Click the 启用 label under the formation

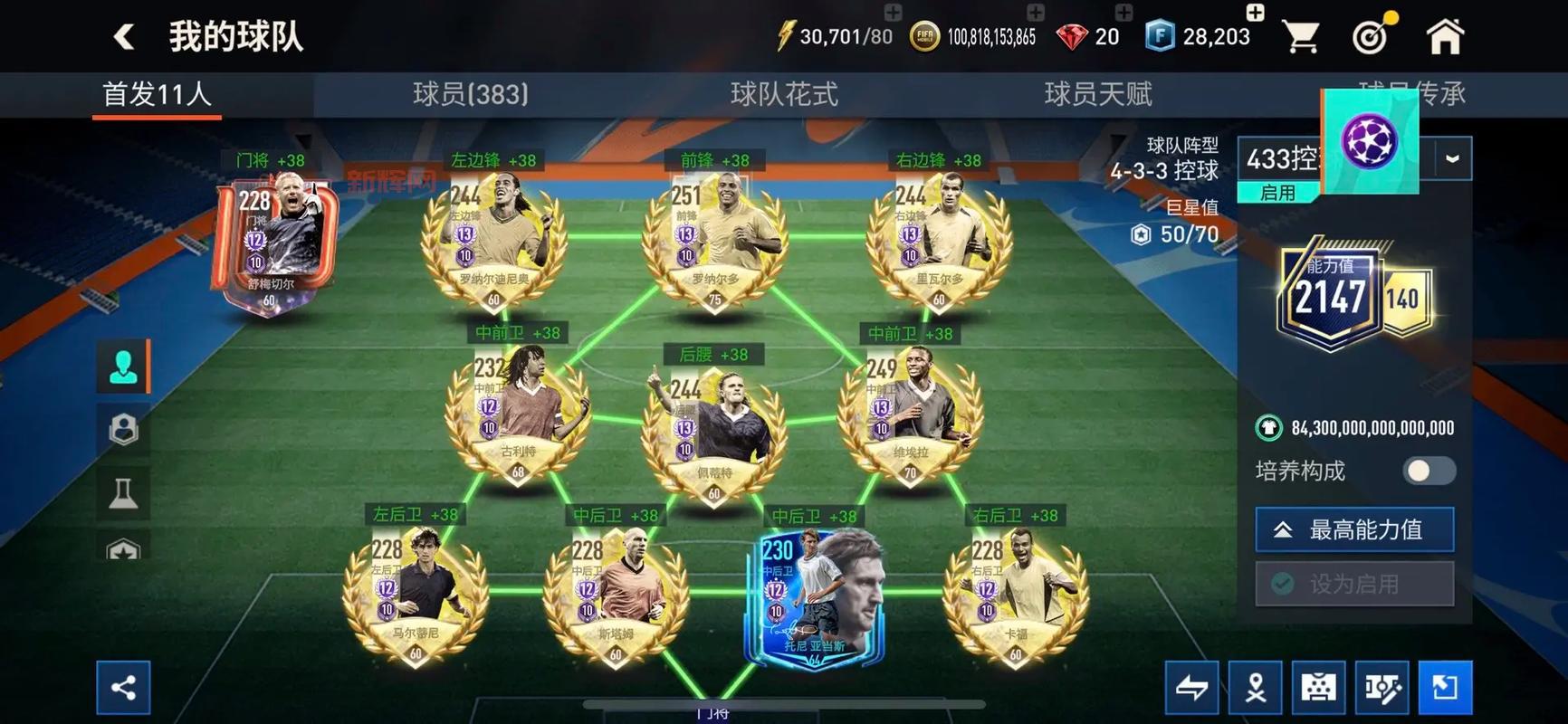coord(1277,193)
